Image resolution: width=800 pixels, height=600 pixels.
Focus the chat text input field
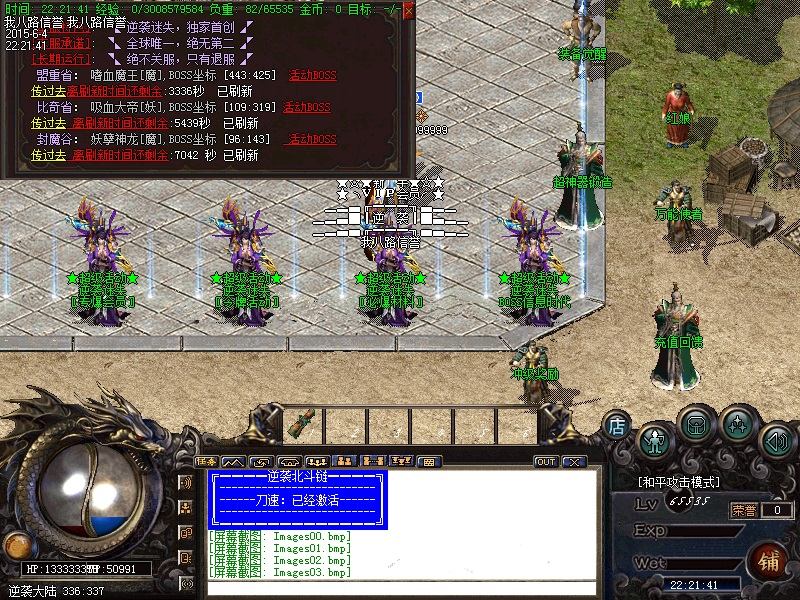pos(400,587)
